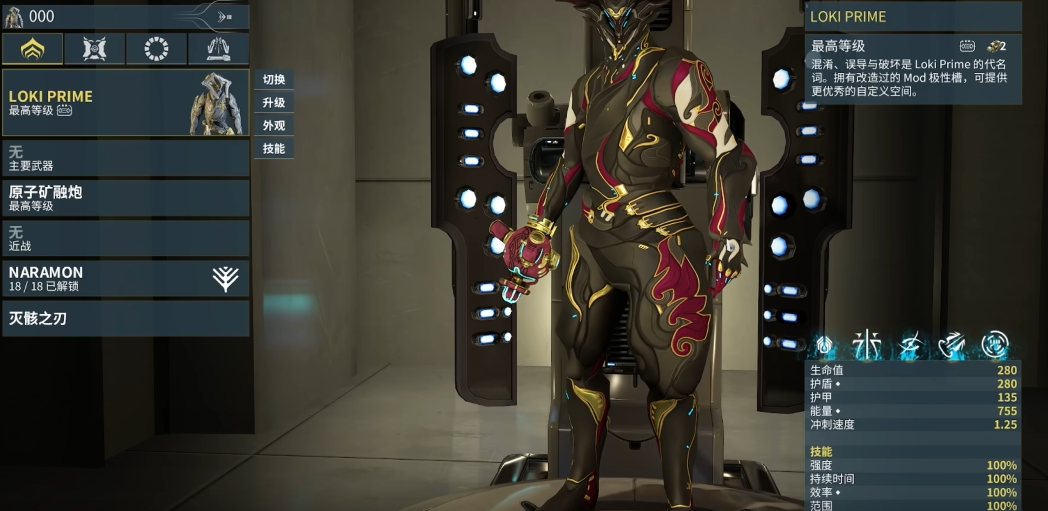Show the 技能 (abilities) panel

click(x=274, y=149)
